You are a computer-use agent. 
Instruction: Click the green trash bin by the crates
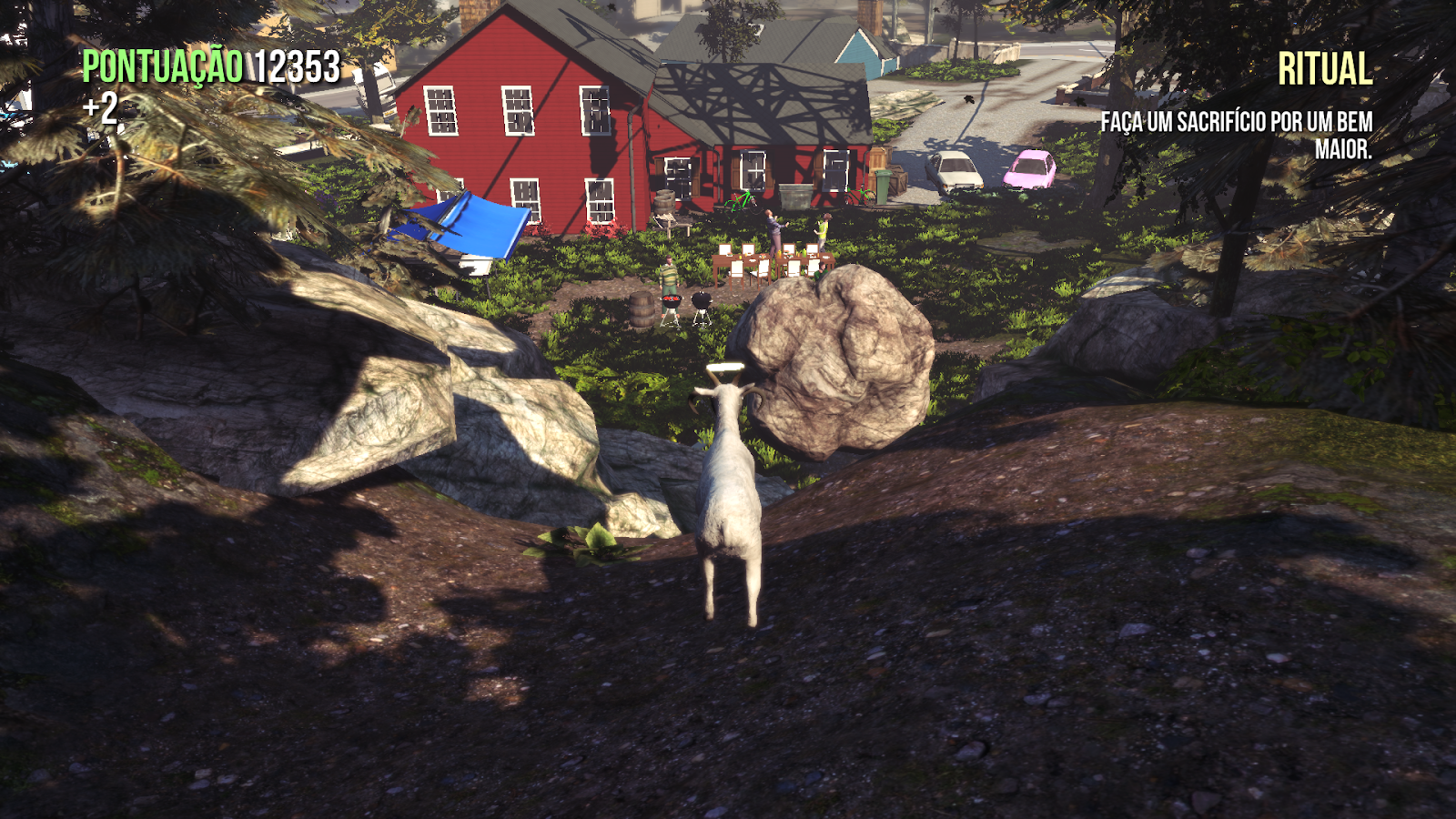click(x=883, y=188)
